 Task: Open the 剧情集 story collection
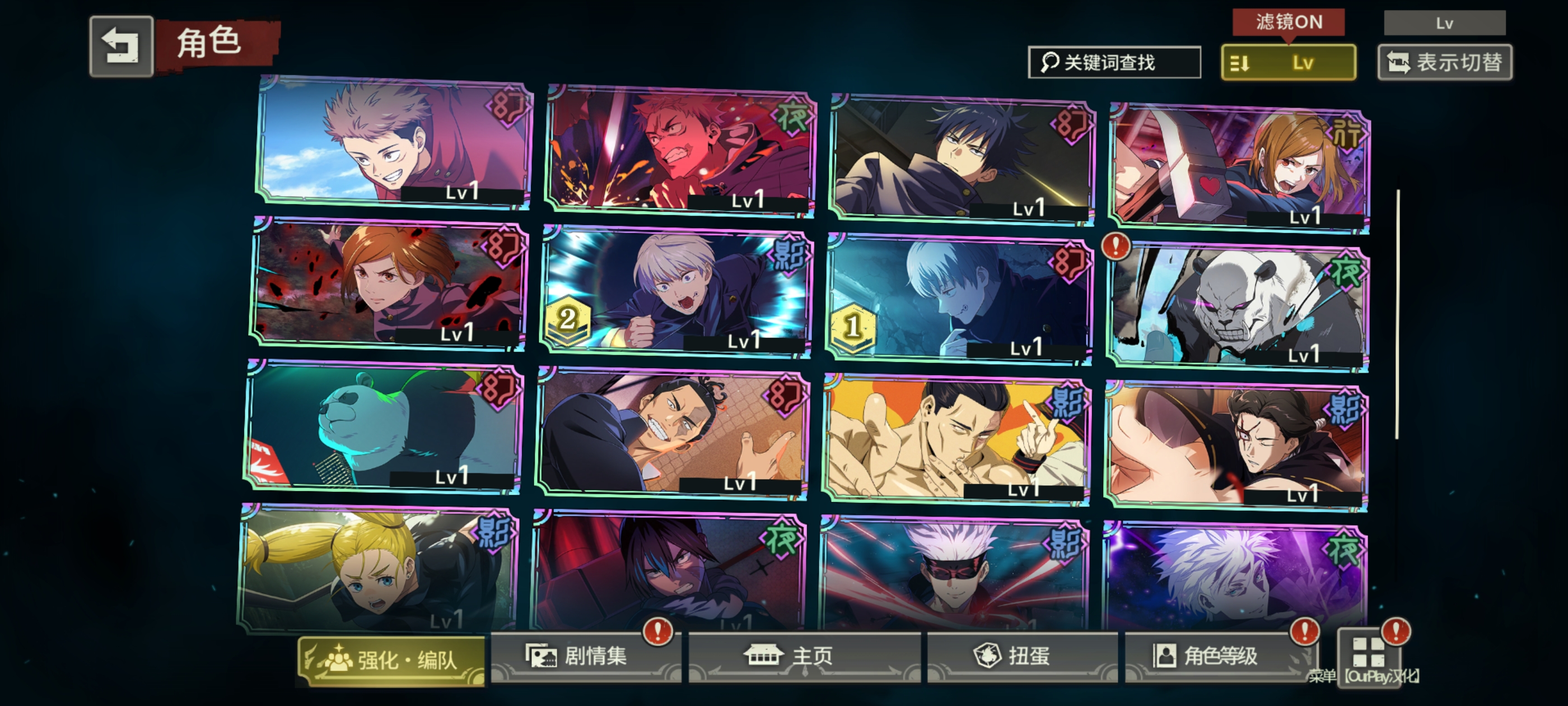pos(585,656)
